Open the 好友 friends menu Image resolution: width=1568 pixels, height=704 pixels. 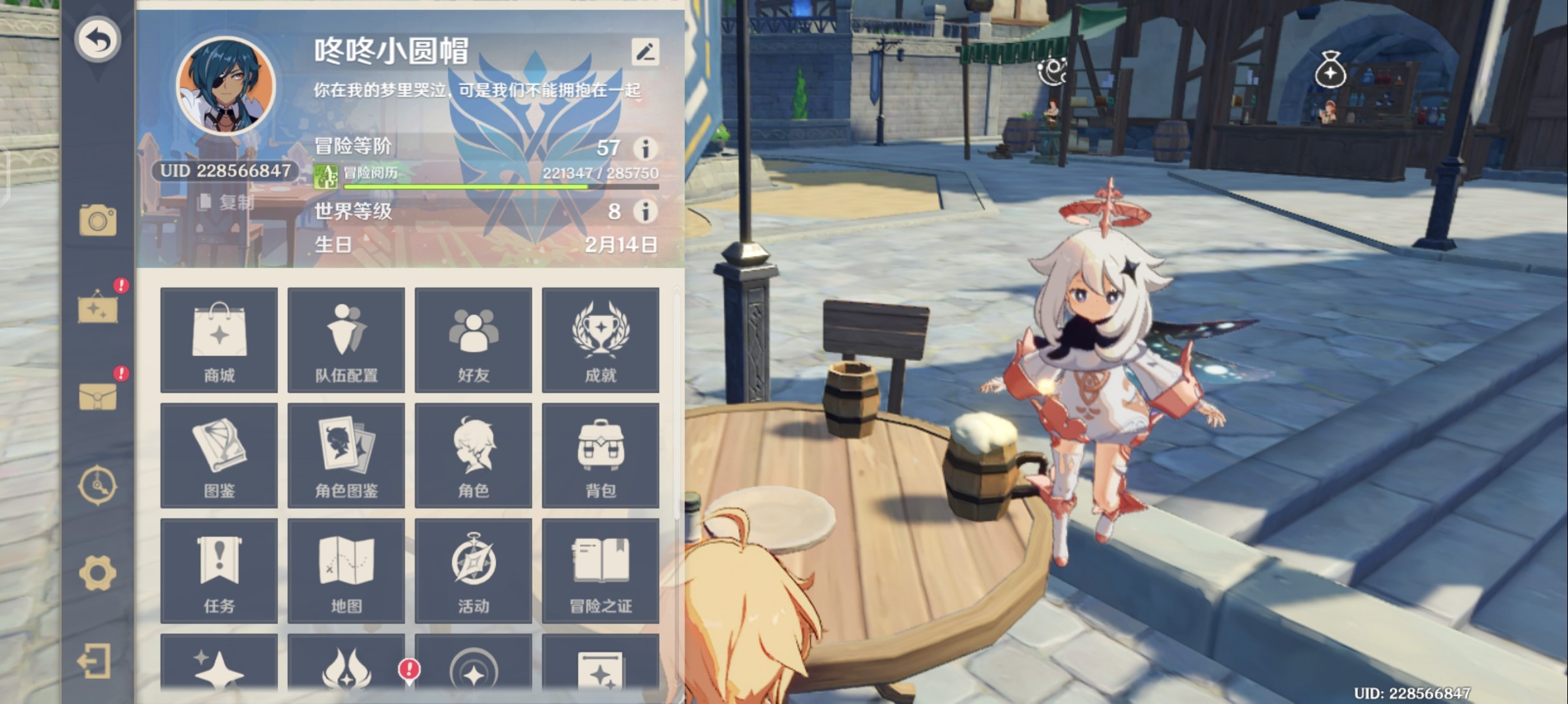click(x=474, y=340)
